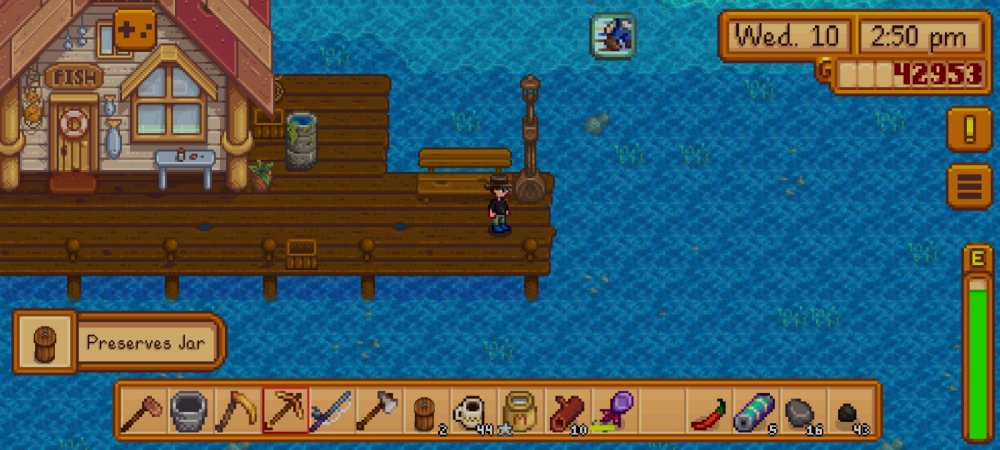Equip the scythe from the hotbar
Viewport: 1000px width, 450px height.
[237, 410]
